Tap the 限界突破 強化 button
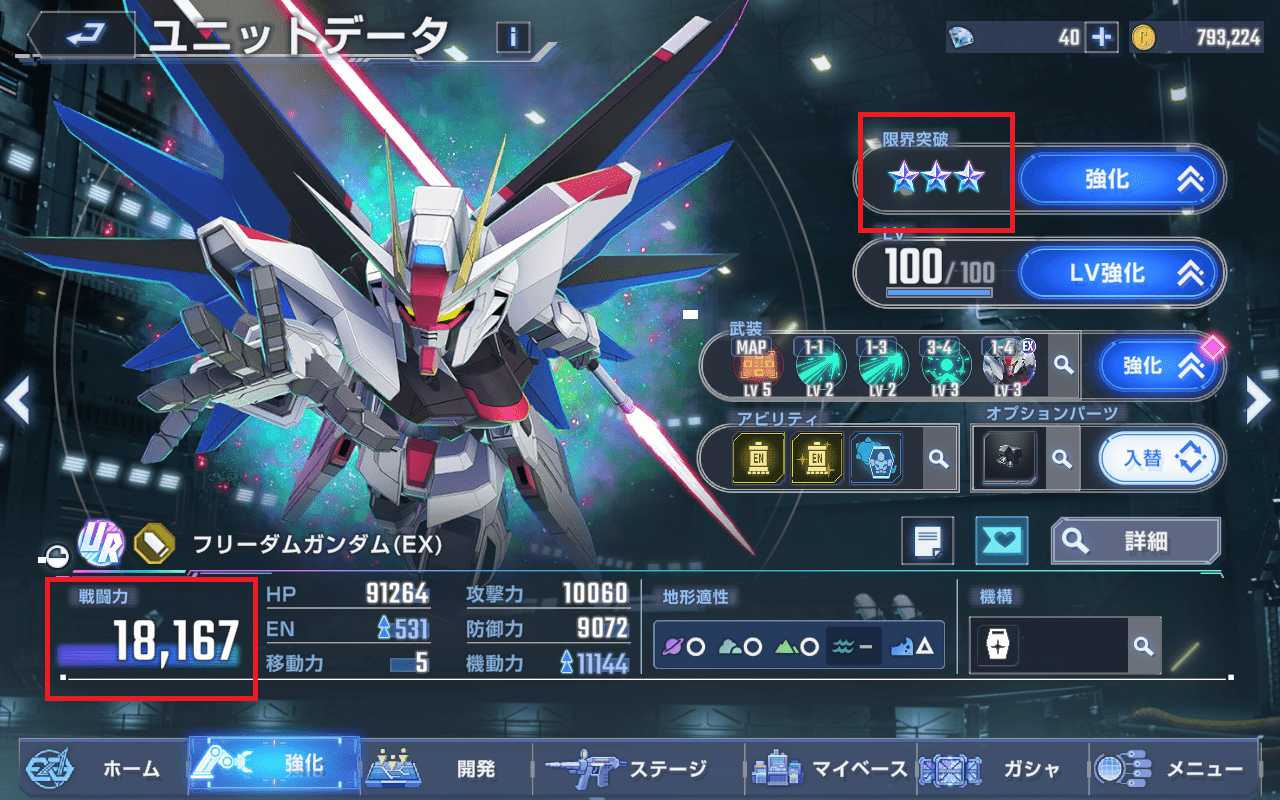1280x800 pixels. 1121,180
